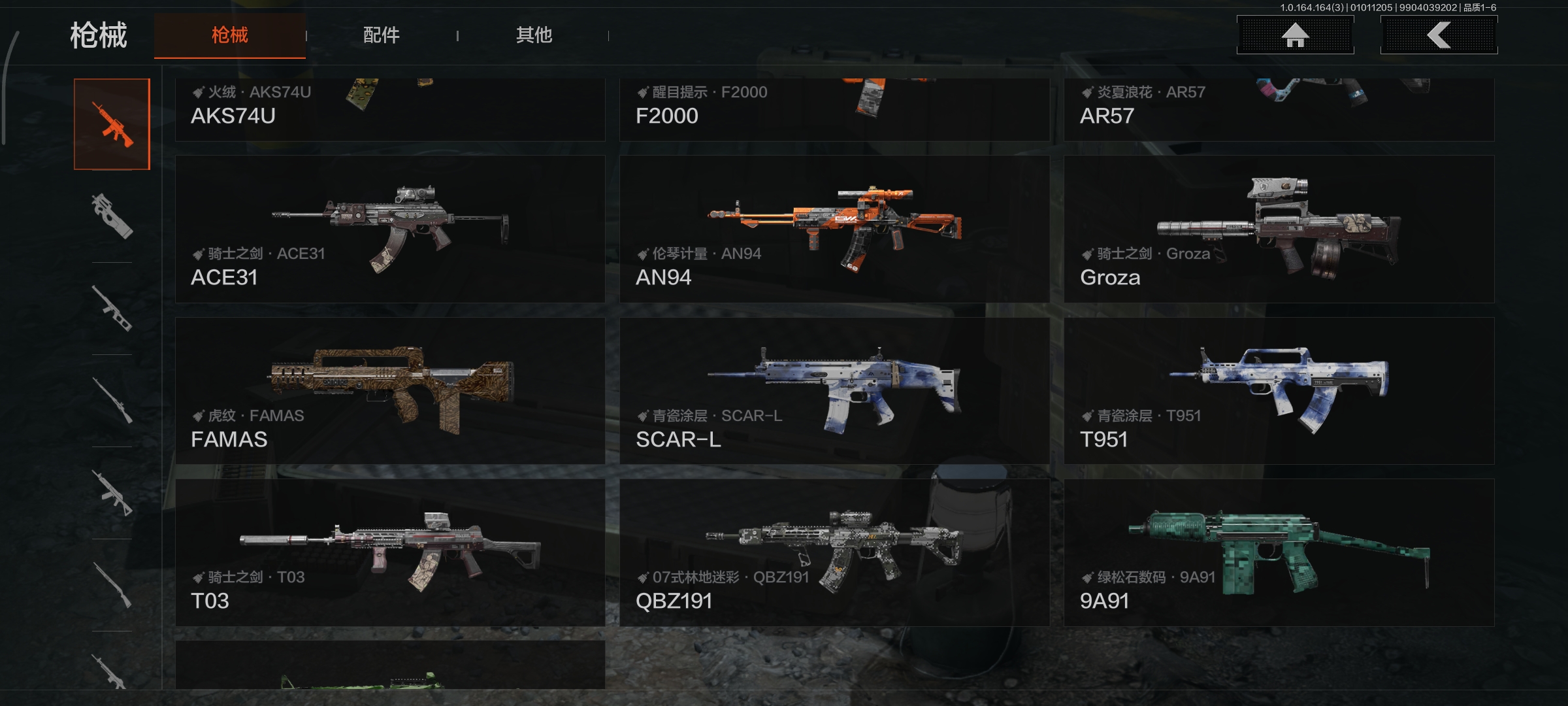Return to the home screen
Screen dimensions: 1568x706
1295,35
